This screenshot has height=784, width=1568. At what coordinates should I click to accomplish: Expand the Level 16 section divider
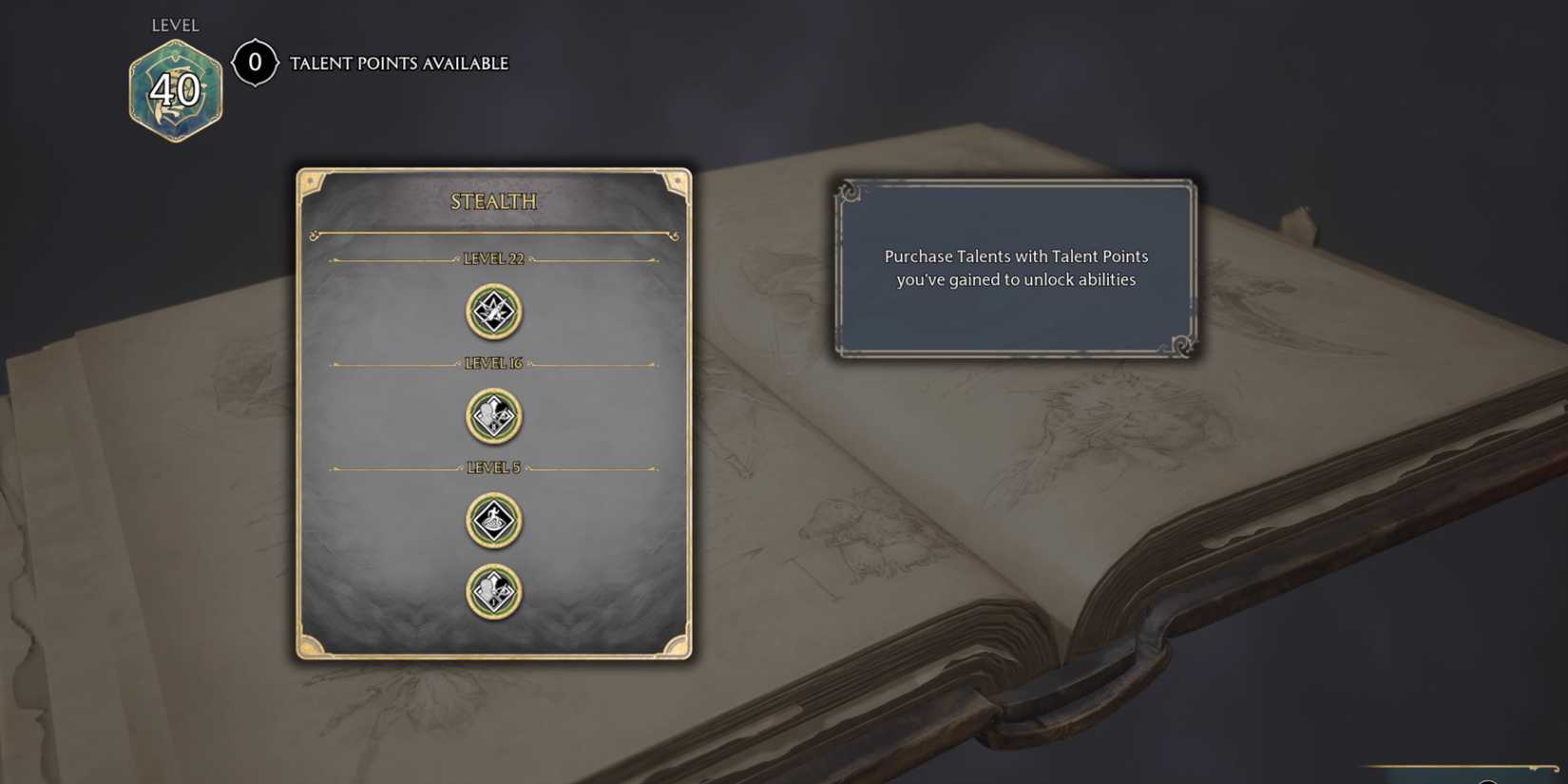(x=492, y=362)
